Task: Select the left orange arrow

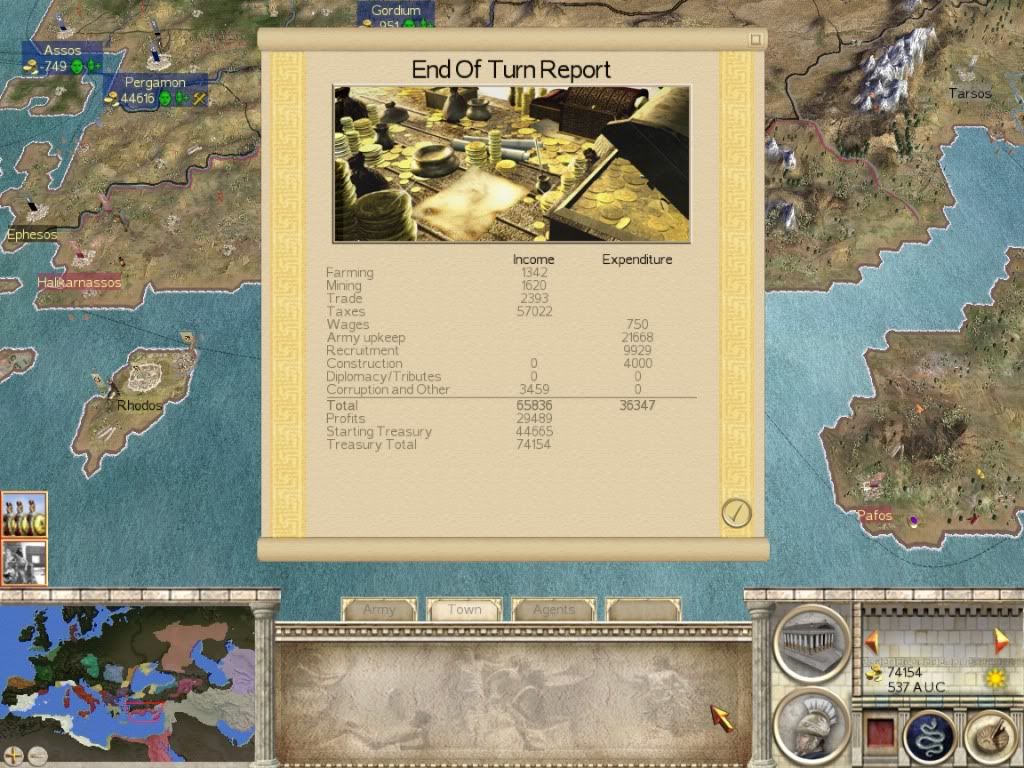Action: tap(872, 641)
